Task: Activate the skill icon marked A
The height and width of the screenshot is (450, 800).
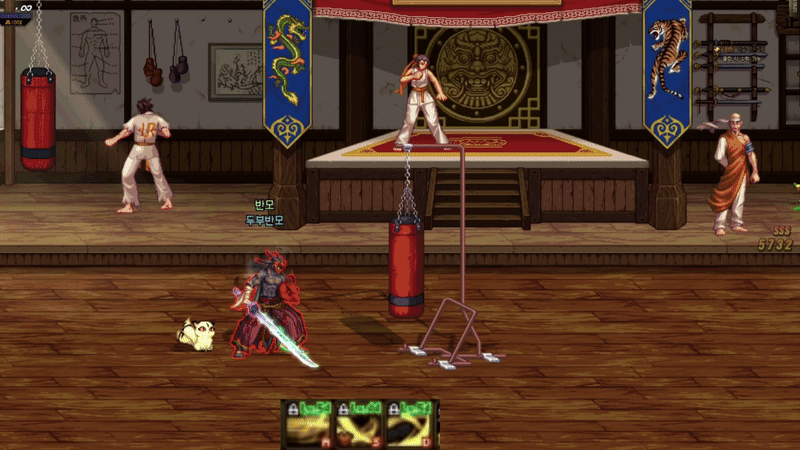Action: point(310,428)
